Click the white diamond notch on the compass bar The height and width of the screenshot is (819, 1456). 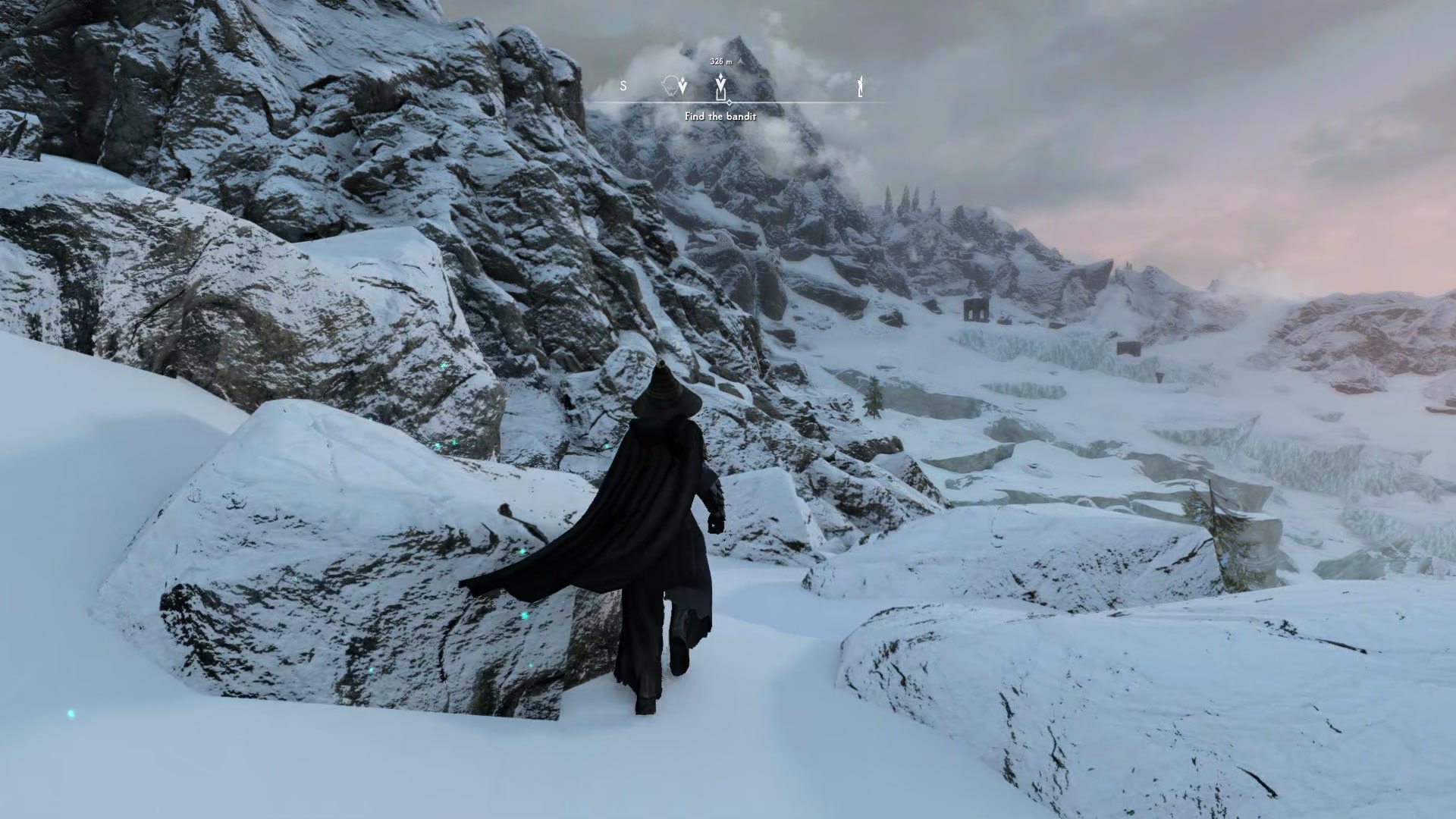pos(730,102)
